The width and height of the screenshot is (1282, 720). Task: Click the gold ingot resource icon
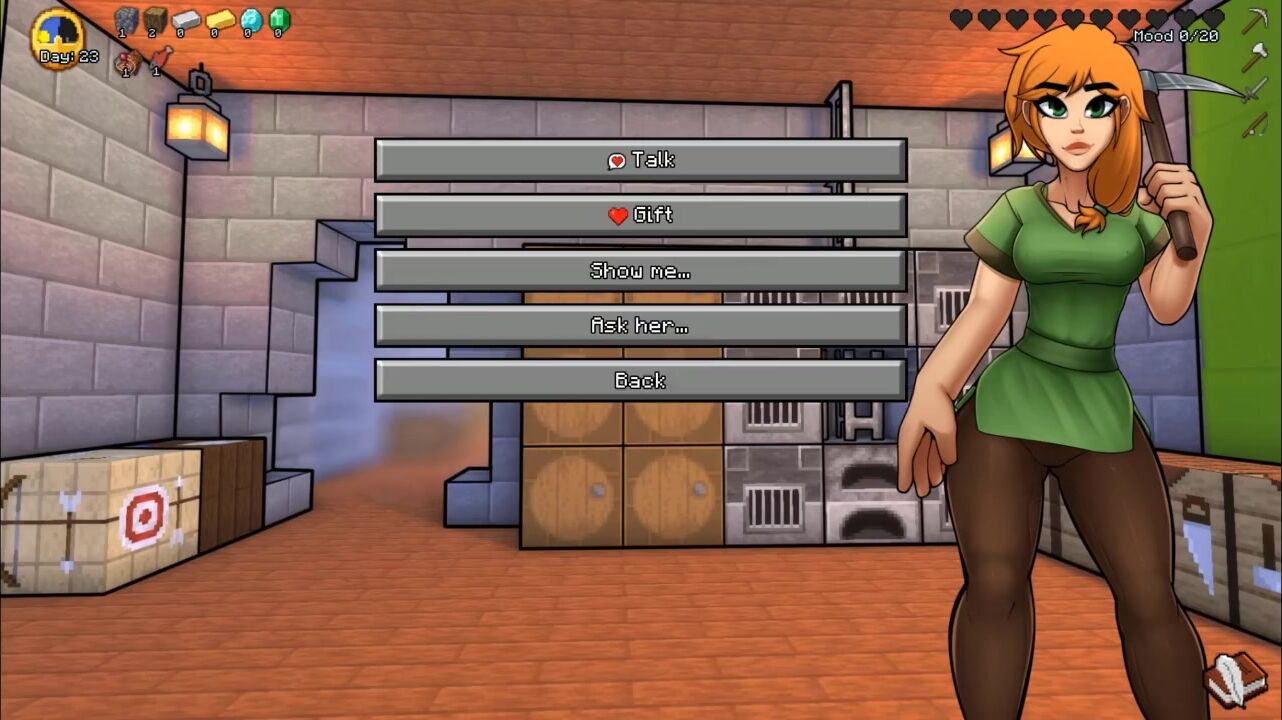coord(219,20)
